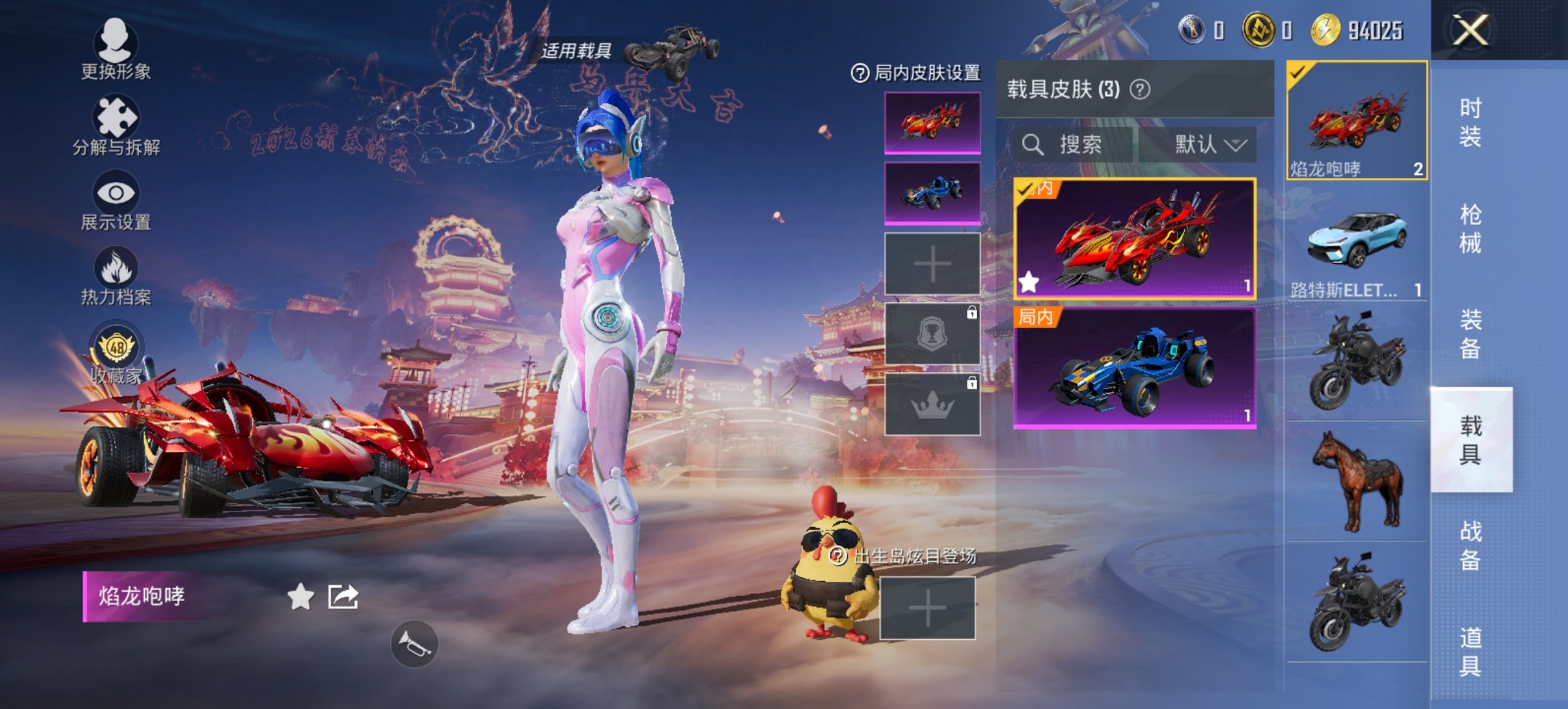The width and height of the screenshot is (1568, 709).
Task: Open the 热力档案 heat profile
Action: pos(116,277)
